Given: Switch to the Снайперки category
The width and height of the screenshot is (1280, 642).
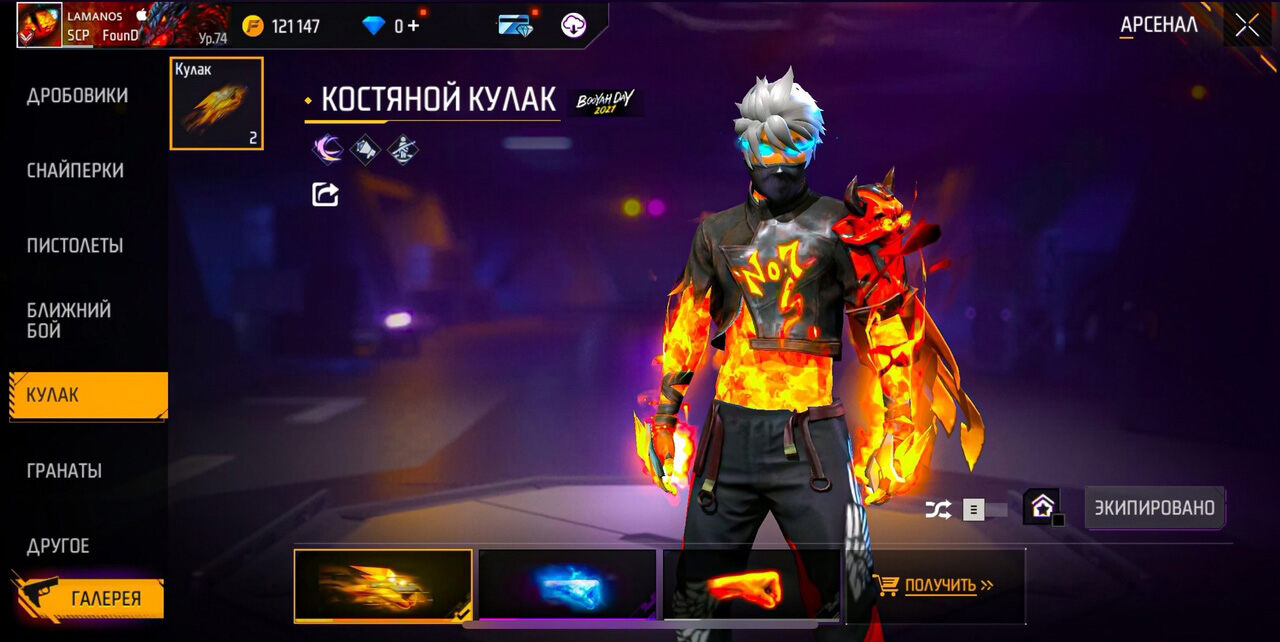Looking at the screenshot, I should click(75, 171).
